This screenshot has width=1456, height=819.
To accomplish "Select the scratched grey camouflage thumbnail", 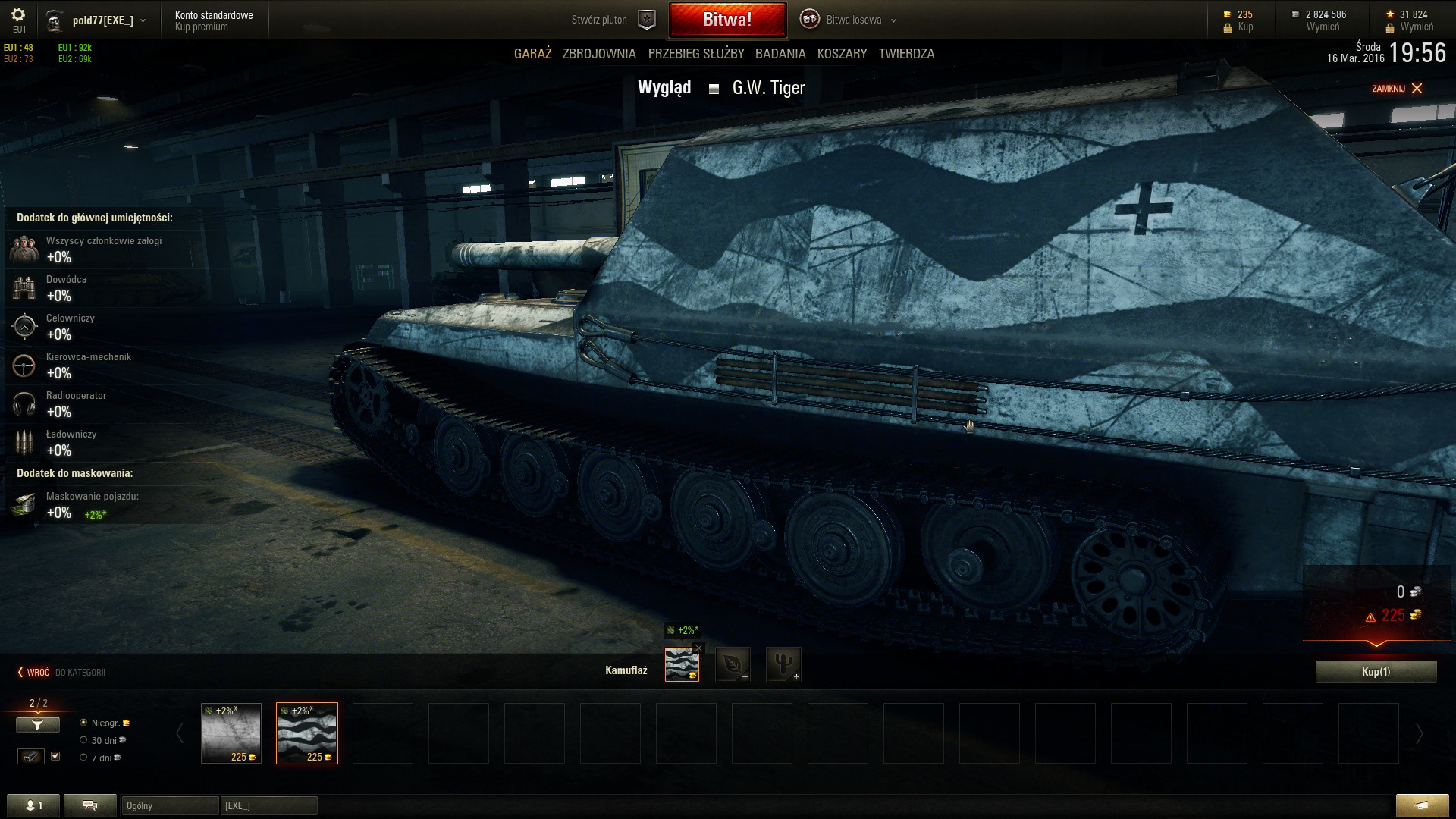I will 231,733.
